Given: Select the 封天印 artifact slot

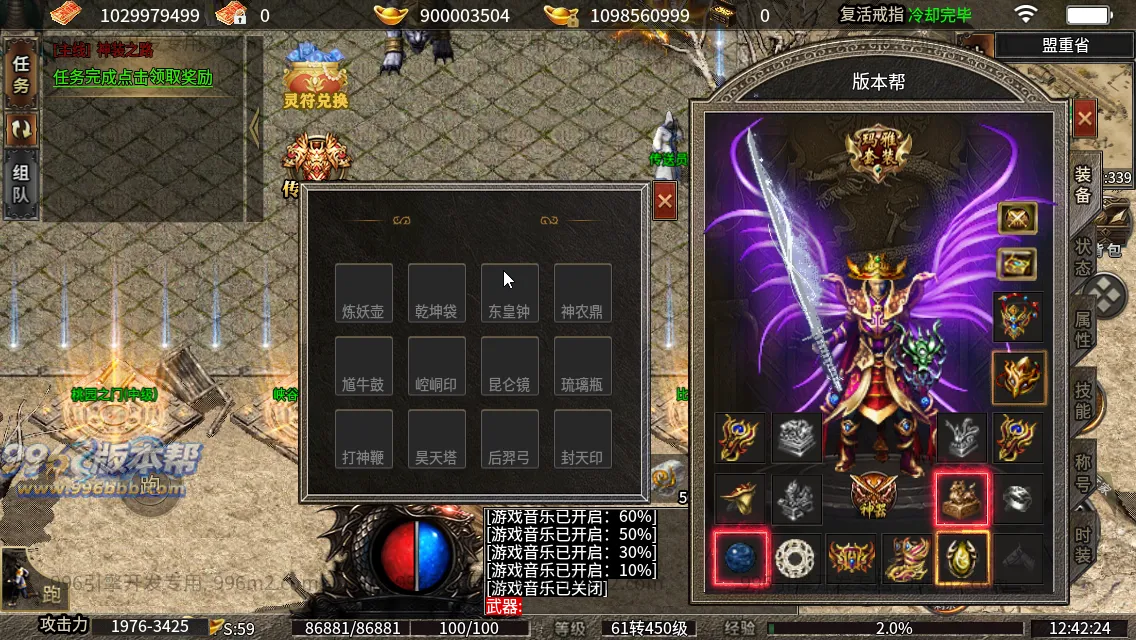Looking at the screenshot, I should click(583, 439).
